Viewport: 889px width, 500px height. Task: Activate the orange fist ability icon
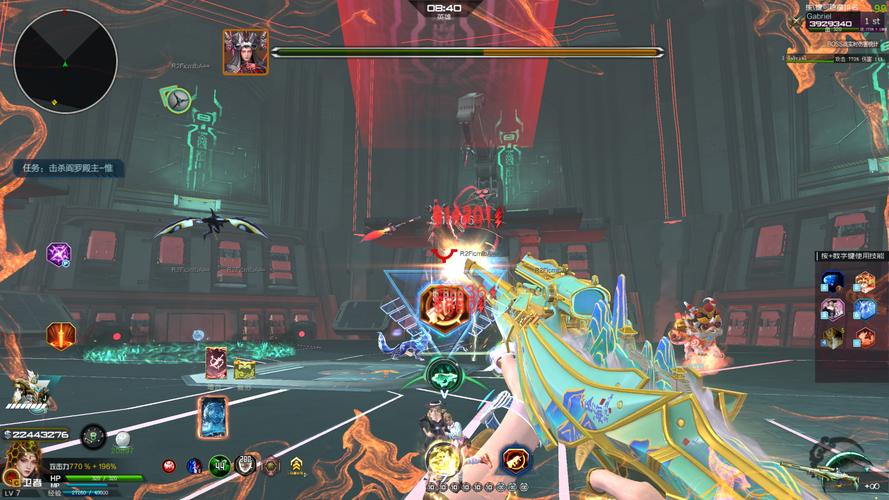[516, 460]
